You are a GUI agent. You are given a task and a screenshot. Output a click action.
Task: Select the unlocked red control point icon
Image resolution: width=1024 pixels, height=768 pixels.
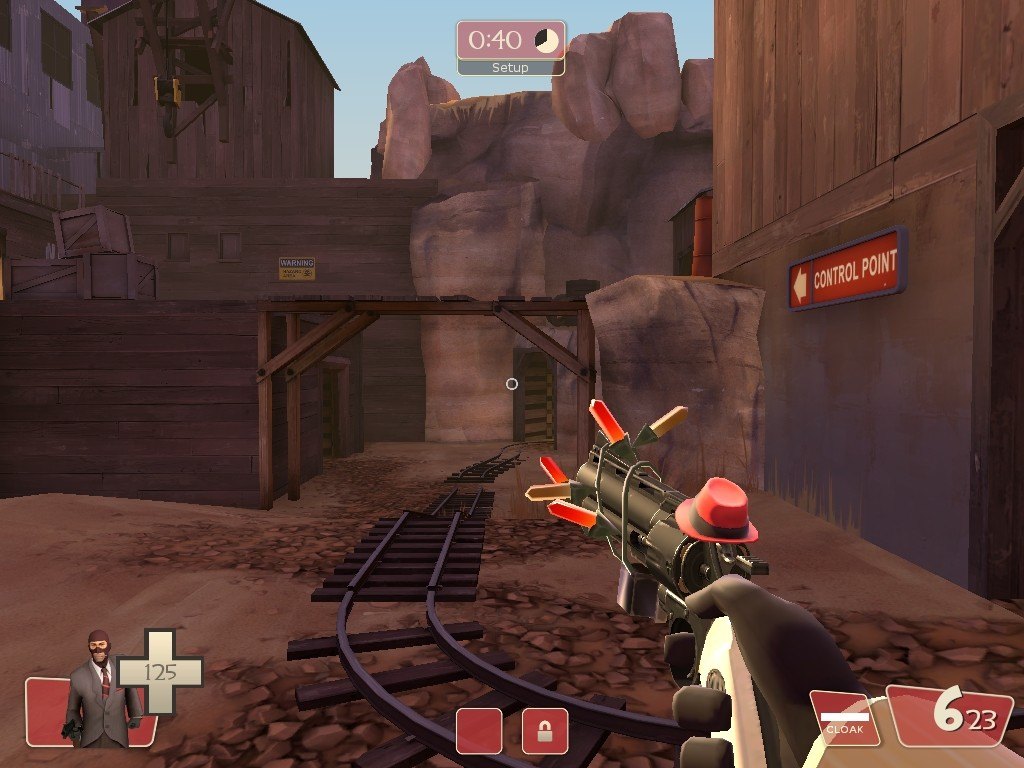tap(479, 731)
